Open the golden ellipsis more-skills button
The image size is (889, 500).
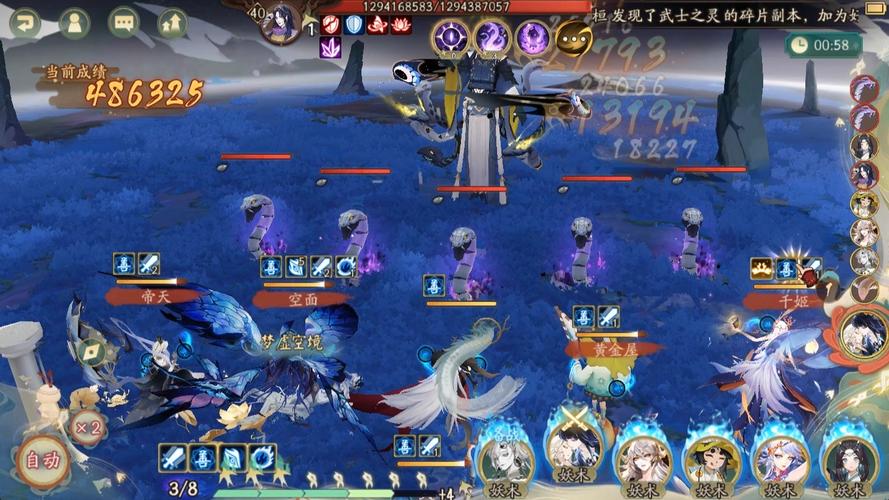tap(573, 38)
